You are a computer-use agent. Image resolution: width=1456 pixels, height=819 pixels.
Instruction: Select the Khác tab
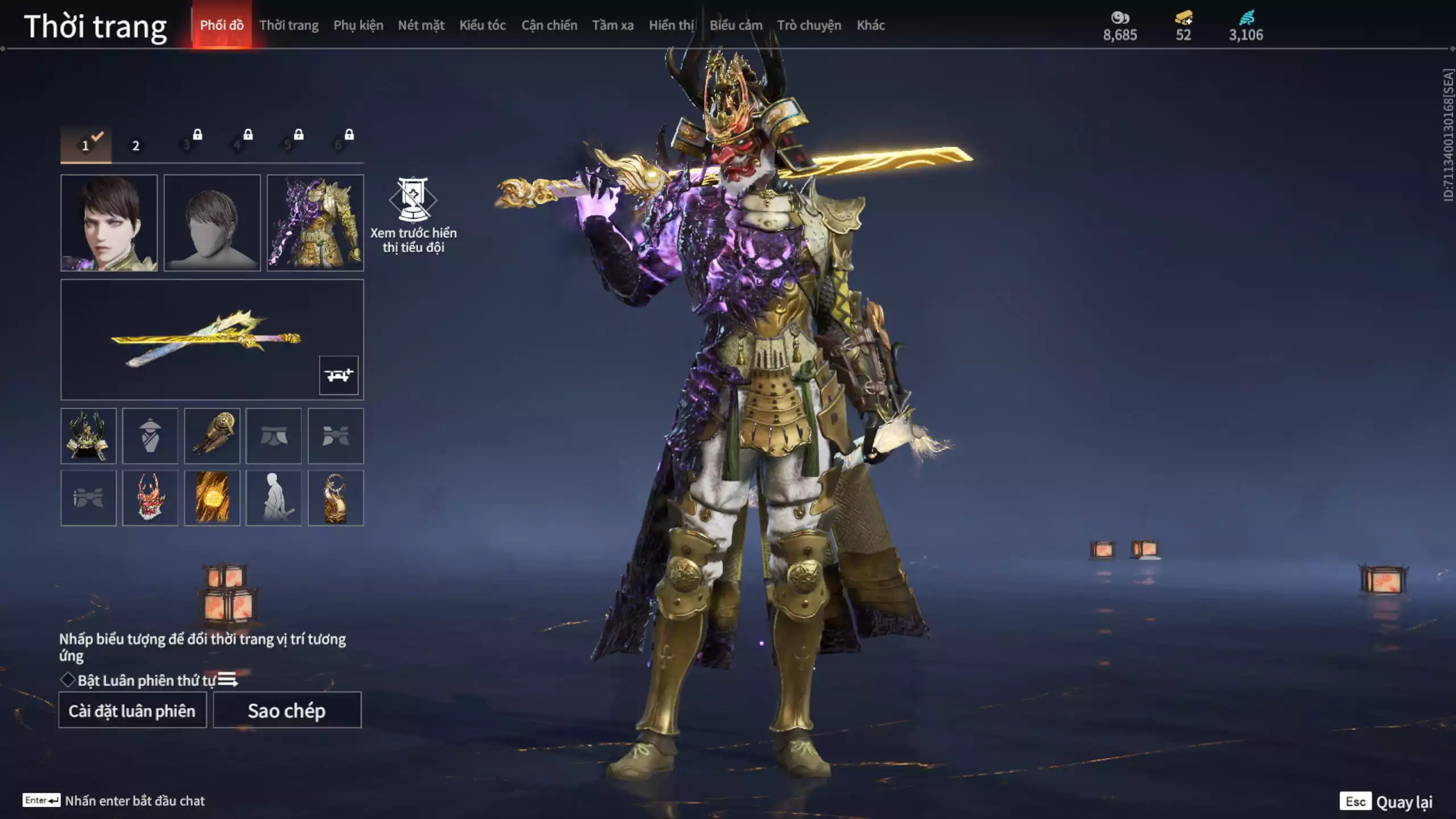[x=870, y=25]
